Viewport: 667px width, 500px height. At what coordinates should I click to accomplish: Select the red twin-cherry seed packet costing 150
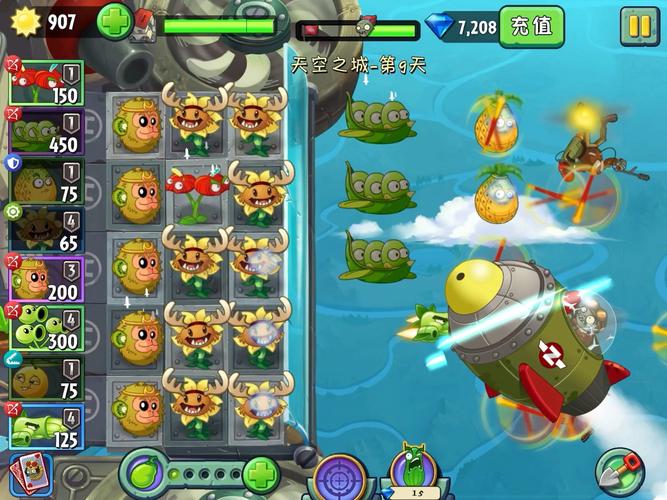click(x=46, y=82)
